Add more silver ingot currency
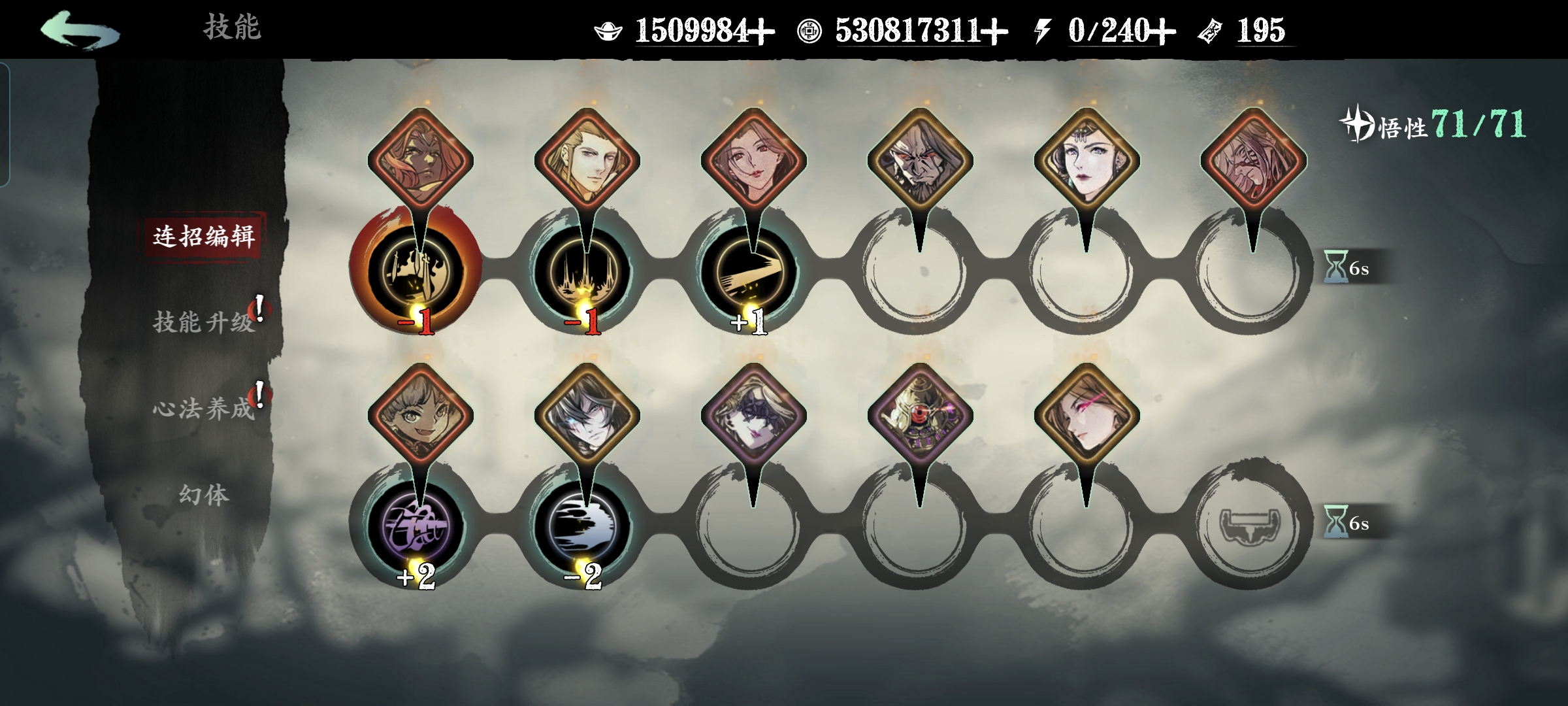Viewport: 1568px width, 706px height. (762, 31)
